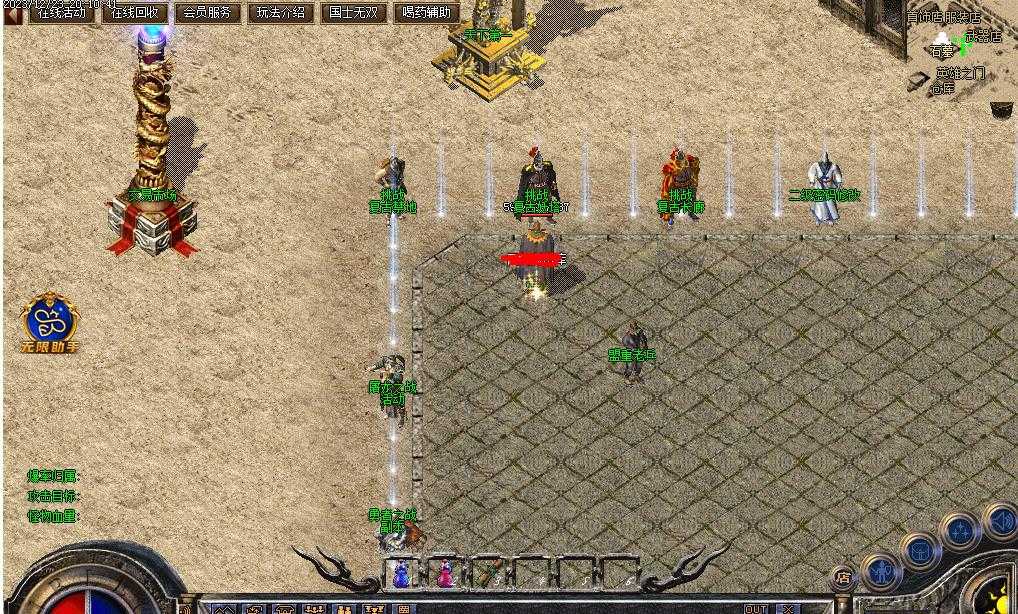Screen dimensions: 1018x614
Task: Open the shop via the 店 button
Action: tap(843, 577)
